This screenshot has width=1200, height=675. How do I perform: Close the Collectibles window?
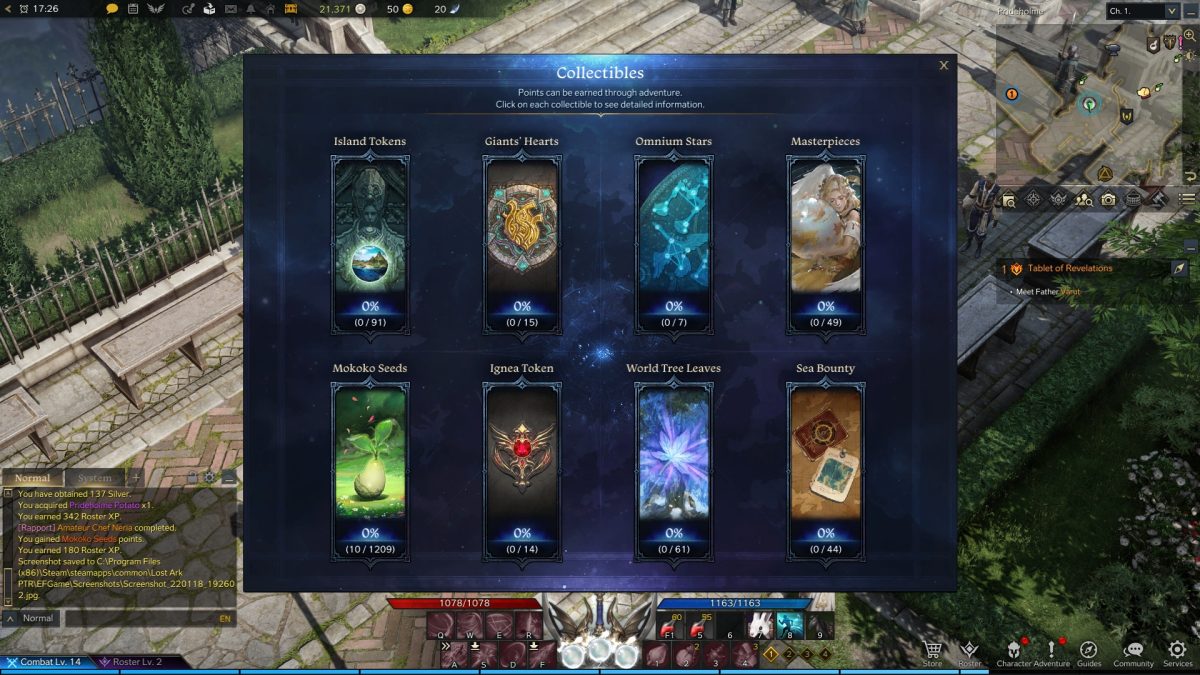tap(943, 66)
